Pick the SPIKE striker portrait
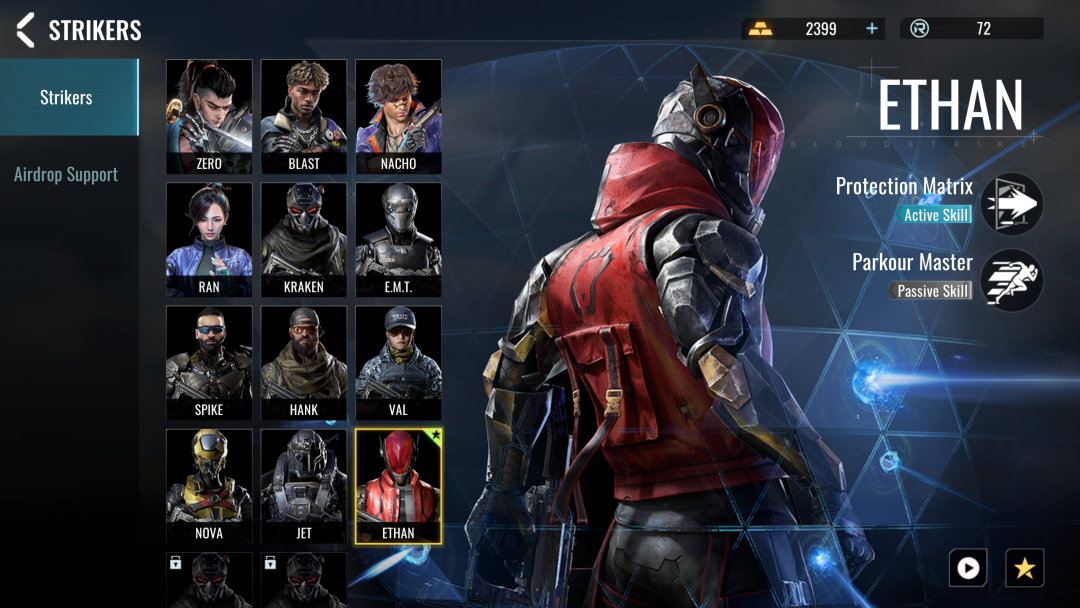 (x=209, y=362)
